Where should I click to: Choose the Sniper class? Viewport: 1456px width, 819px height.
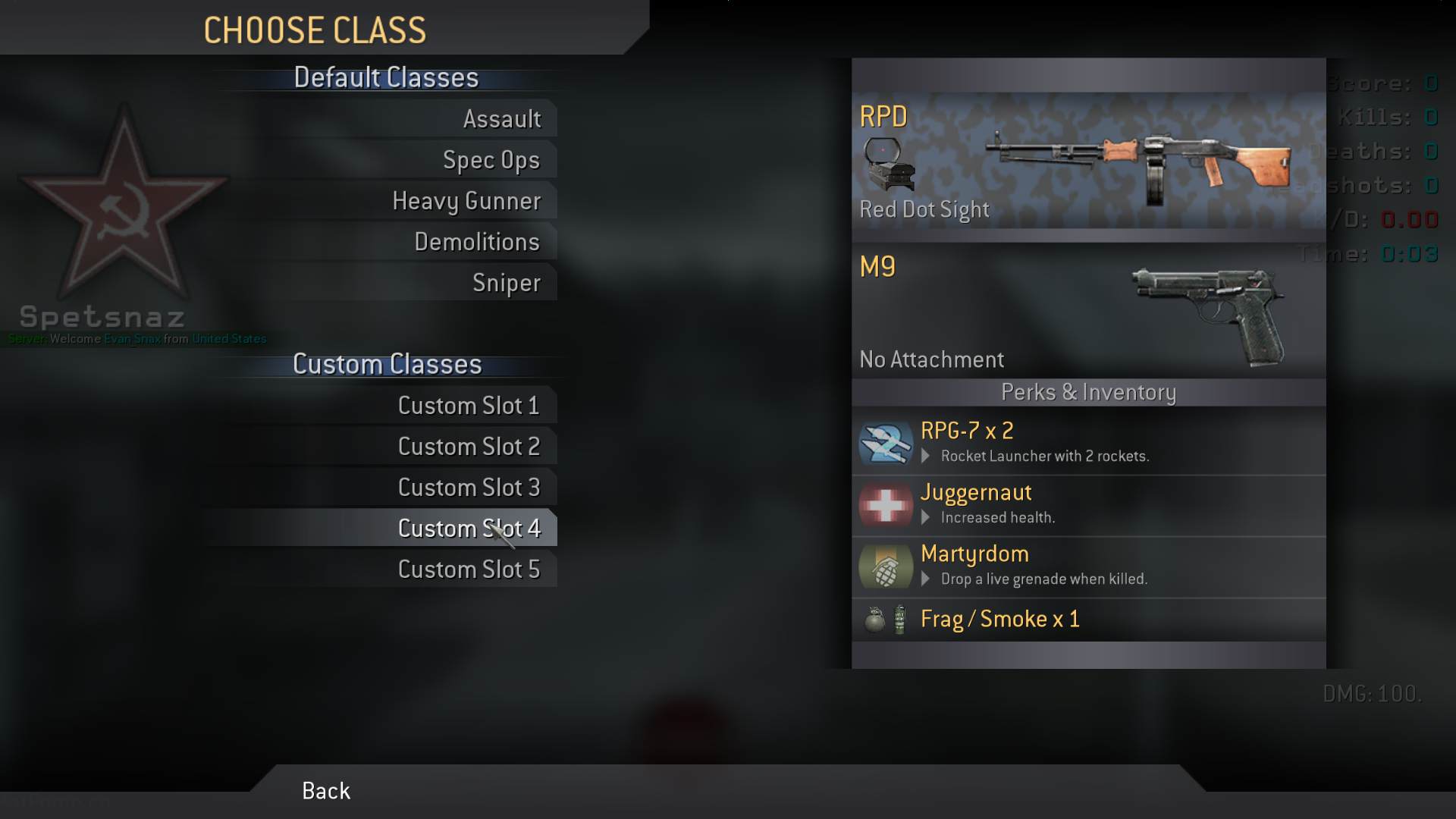tap(506, 283)
